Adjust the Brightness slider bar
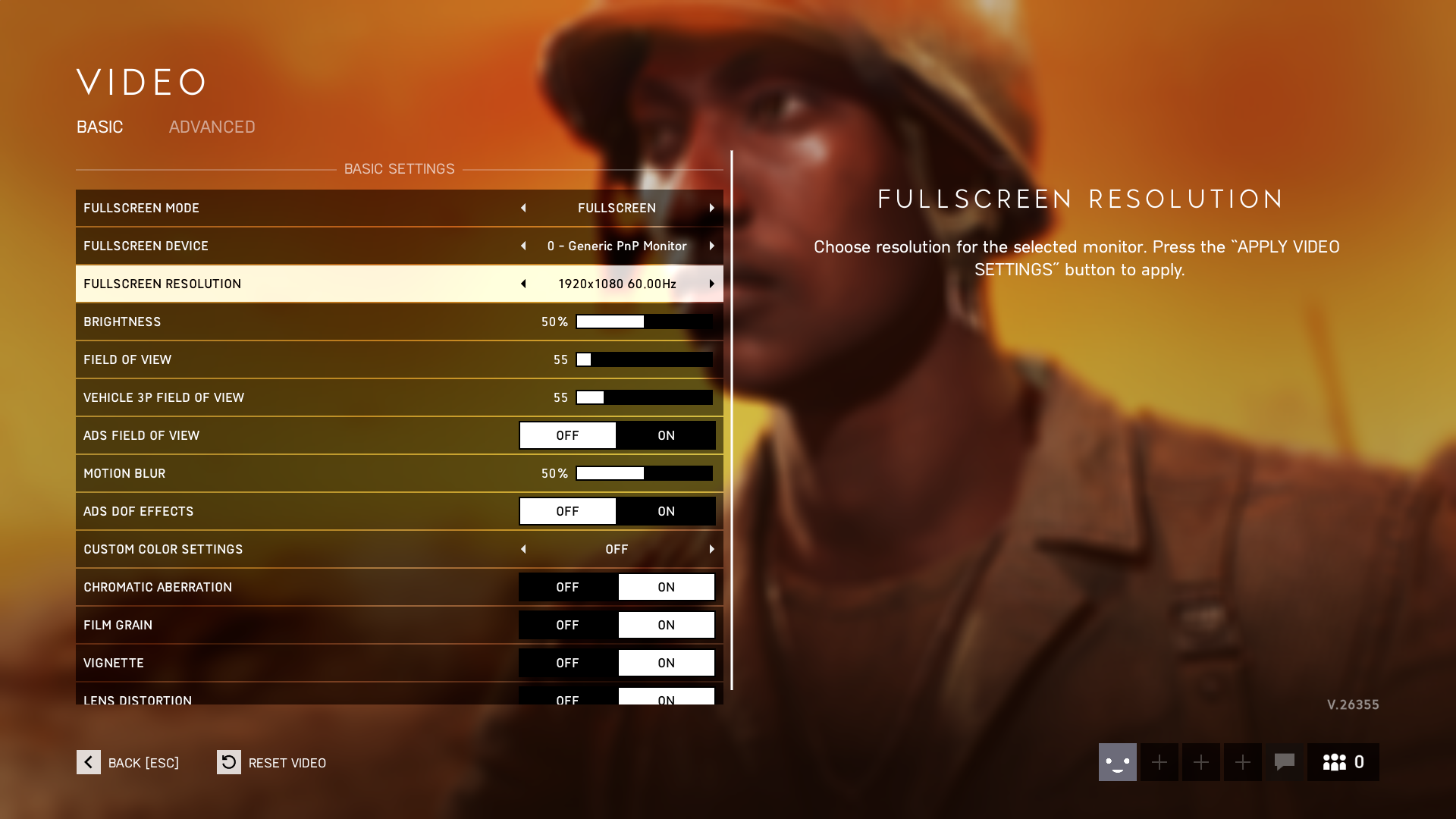 (644, 322)
